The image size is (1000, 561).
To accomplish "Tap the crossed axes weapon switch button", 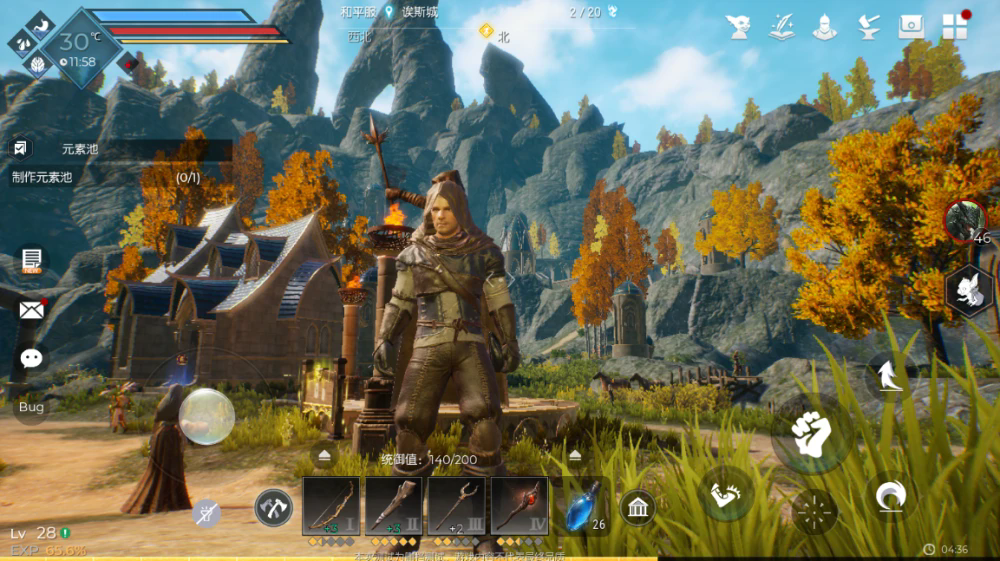I will [x=273, y=507].
